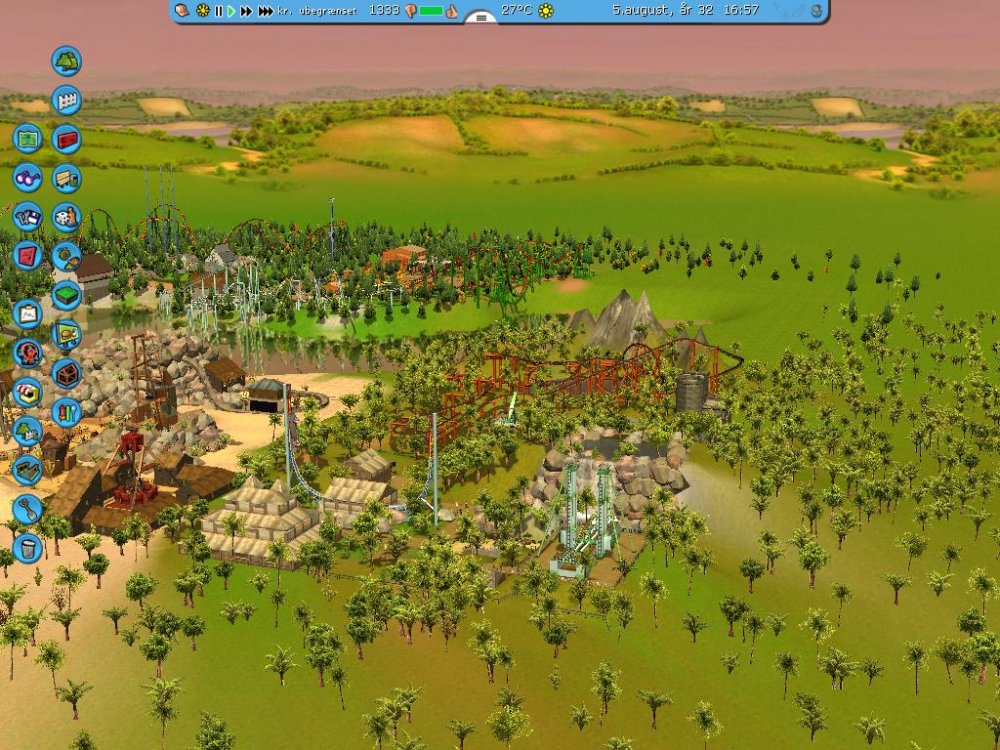Open the fireworks rockets icon
The height and width of the screenshot is (750, 1000).
[x=66, y=412]
